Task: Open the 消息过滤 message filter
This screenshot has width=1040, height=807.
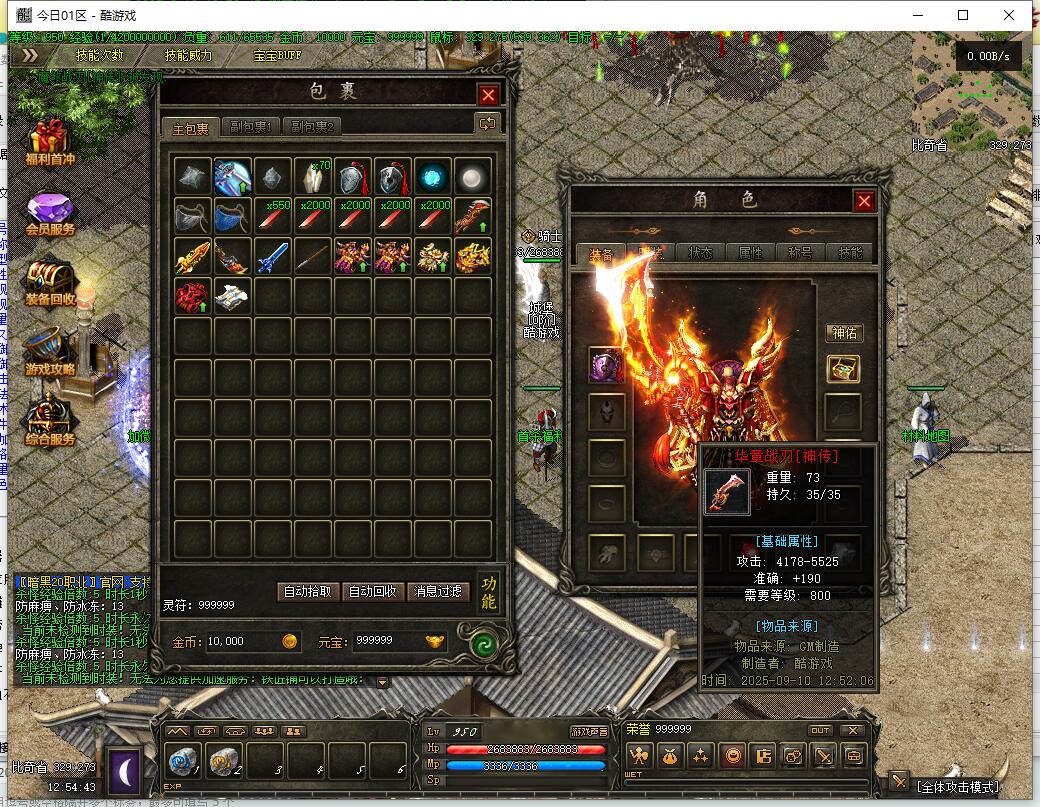Action: (x=438, y=591)
